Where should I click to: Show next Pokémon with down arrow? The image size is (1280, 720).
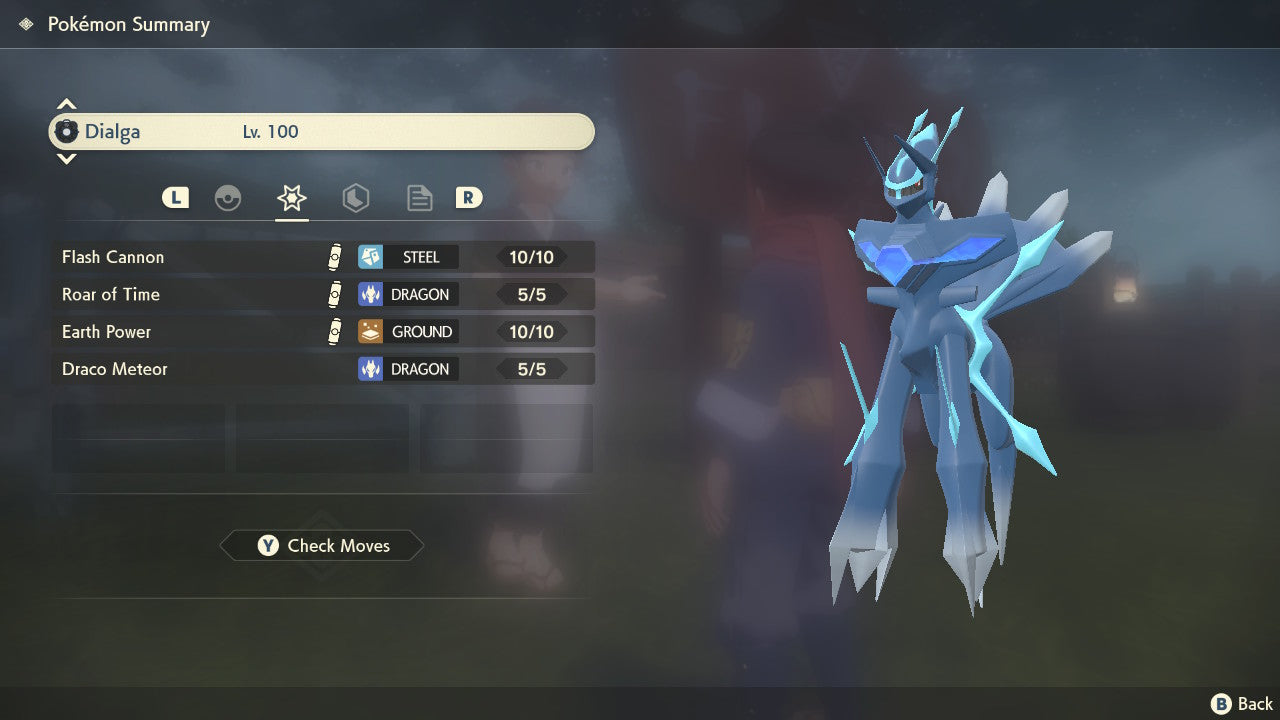66,158
